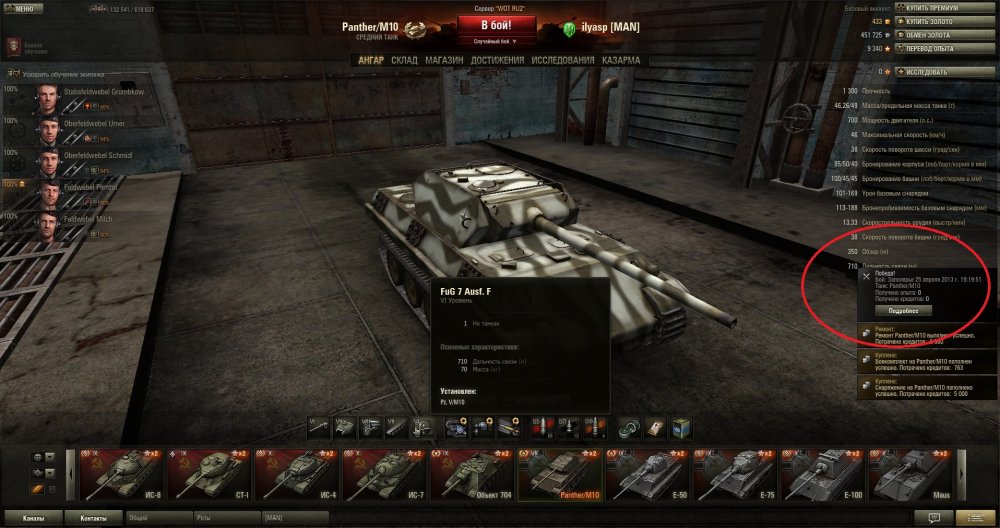Image resolution: width=1000 pixels, height=528 pixels.
Task: Show the ДОСТИЖЕНИЯ tab
Action: [498, 60]
